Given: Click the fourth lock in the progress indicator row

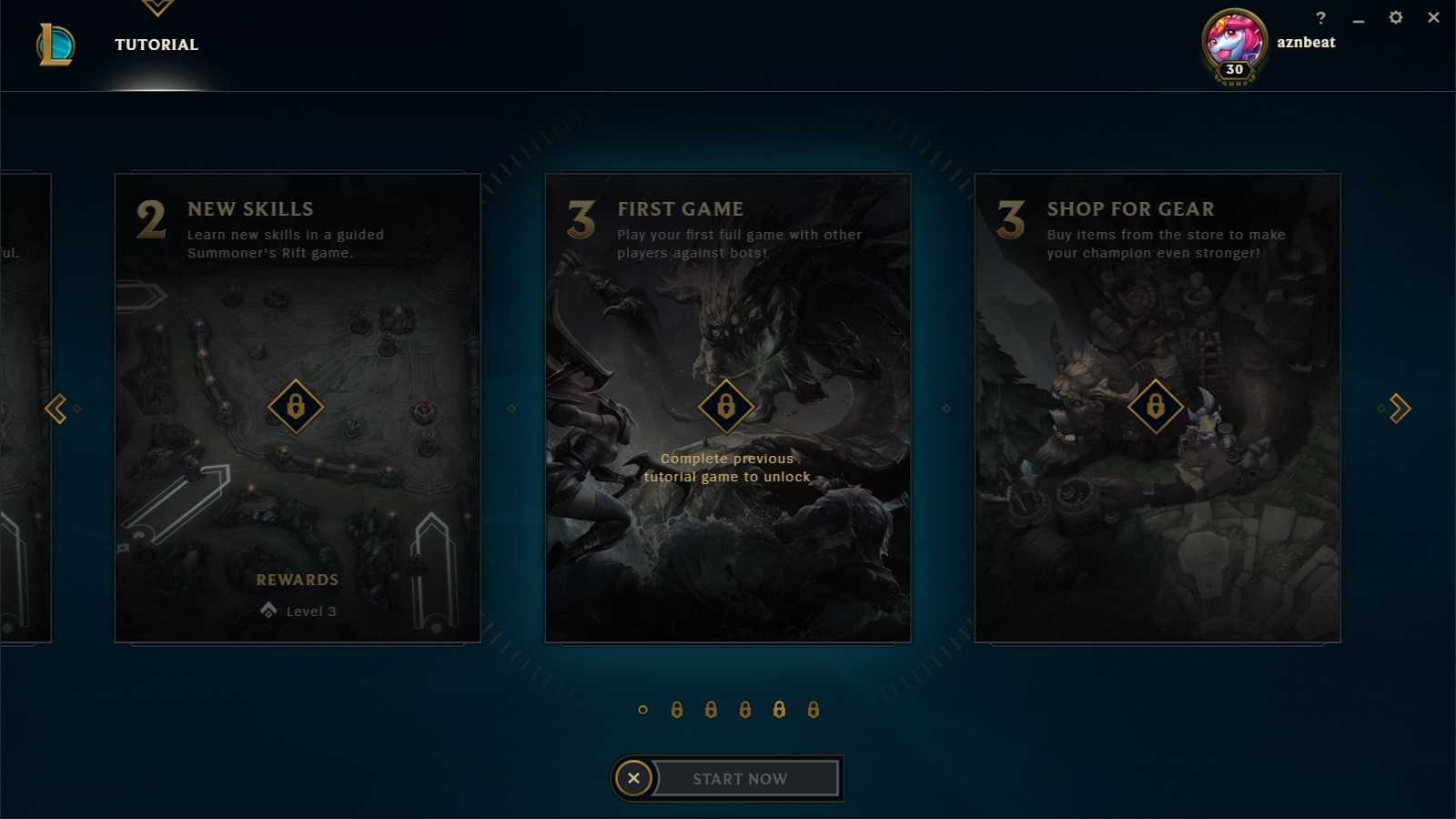Looking at the screenshot, I should pyautogui.click(x=780, y=709).
